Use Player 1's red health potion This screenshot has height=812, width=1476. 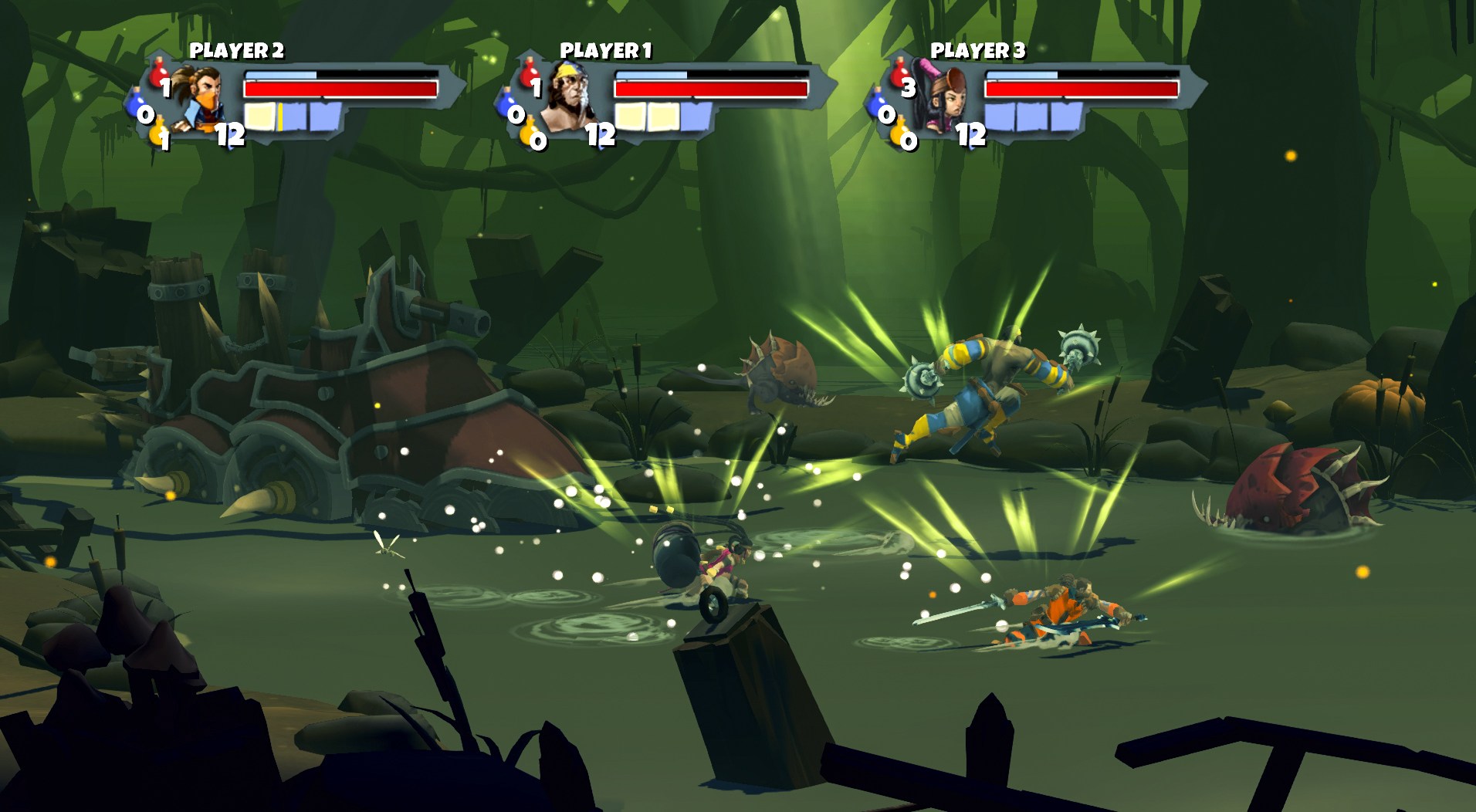[530, 74]
